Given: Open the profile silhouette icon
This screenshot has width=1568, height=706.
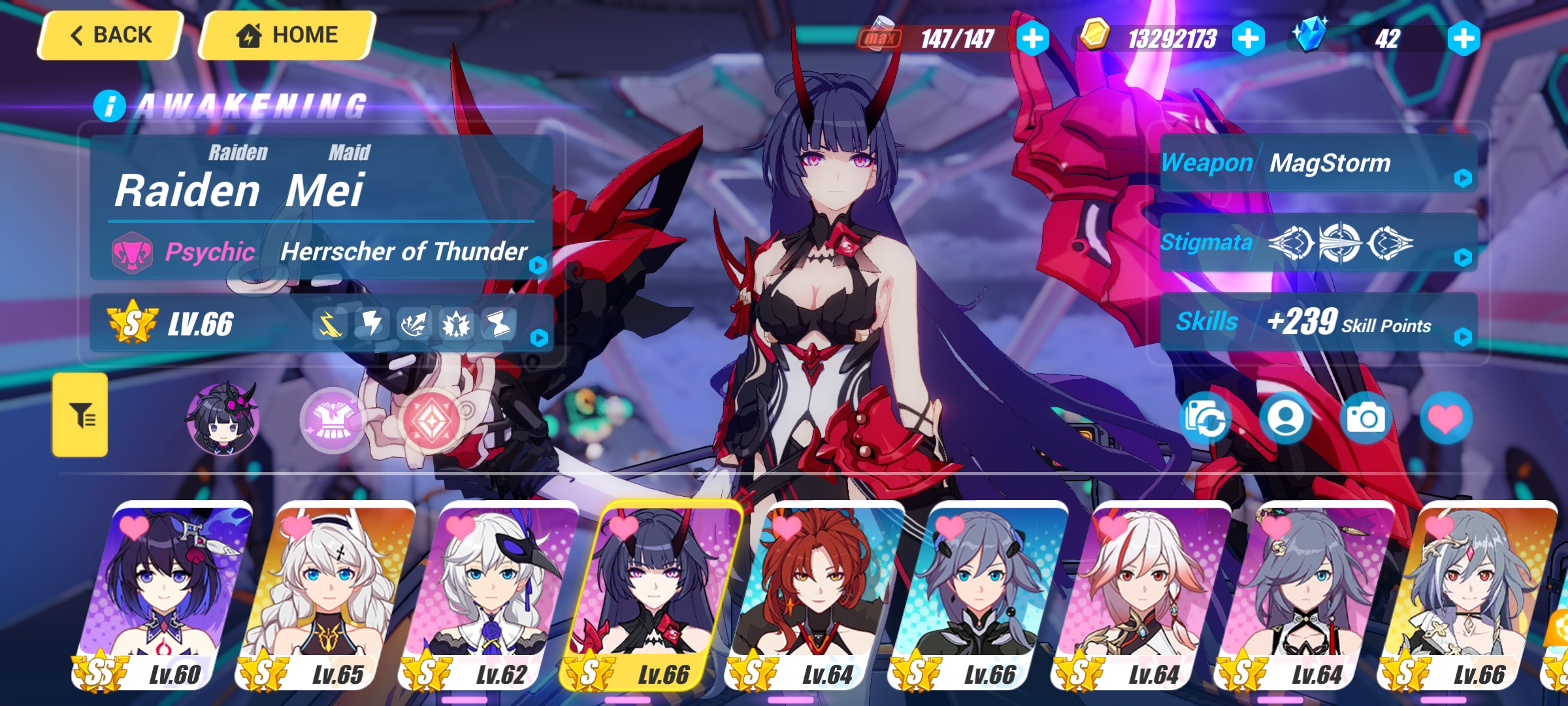Looking at the screenshot, I should (1286, 419).
